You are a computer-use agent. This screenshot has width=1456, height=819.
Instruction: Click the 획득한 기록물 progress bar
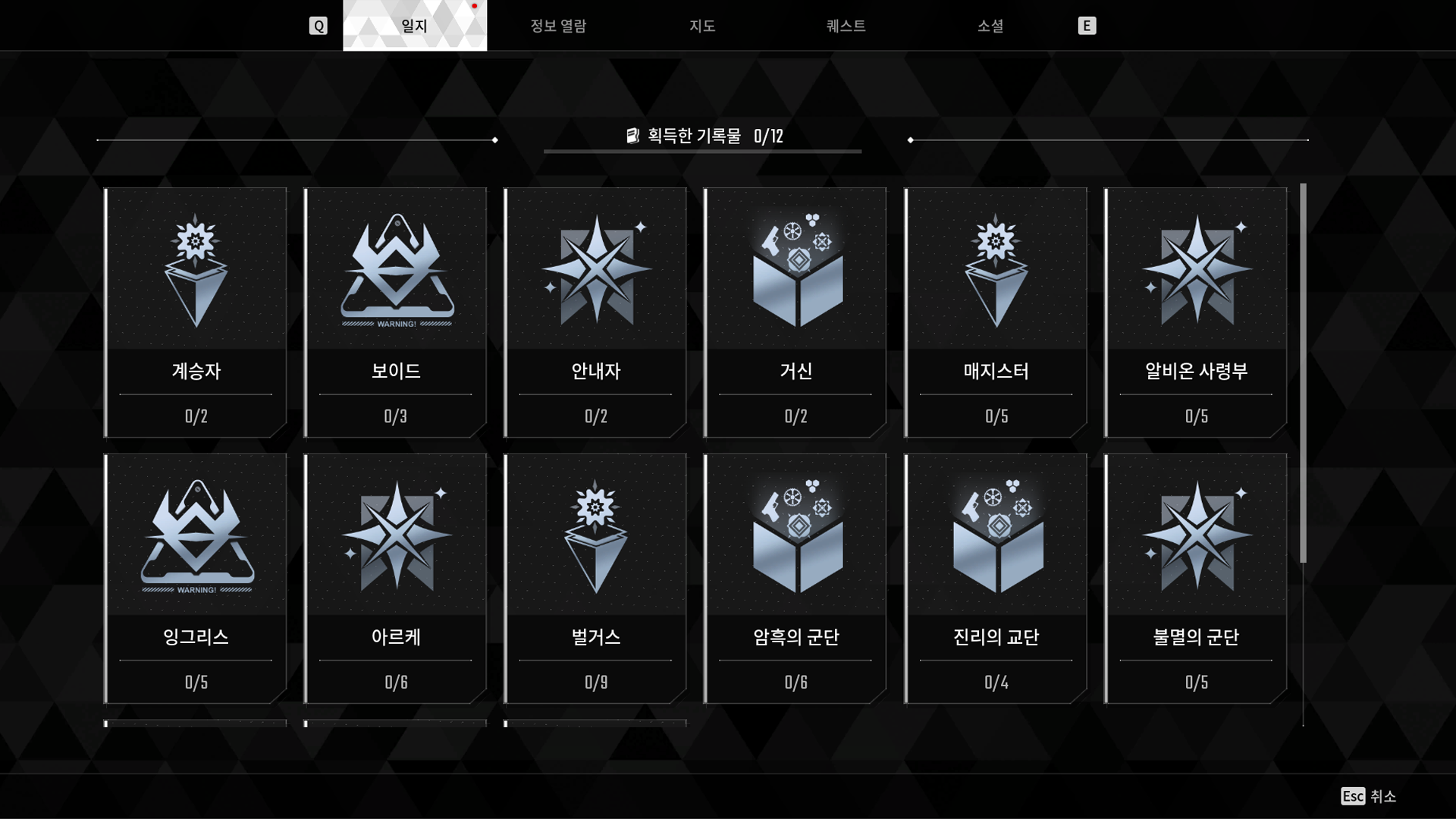pyautogui.click(x=701, y=137)
